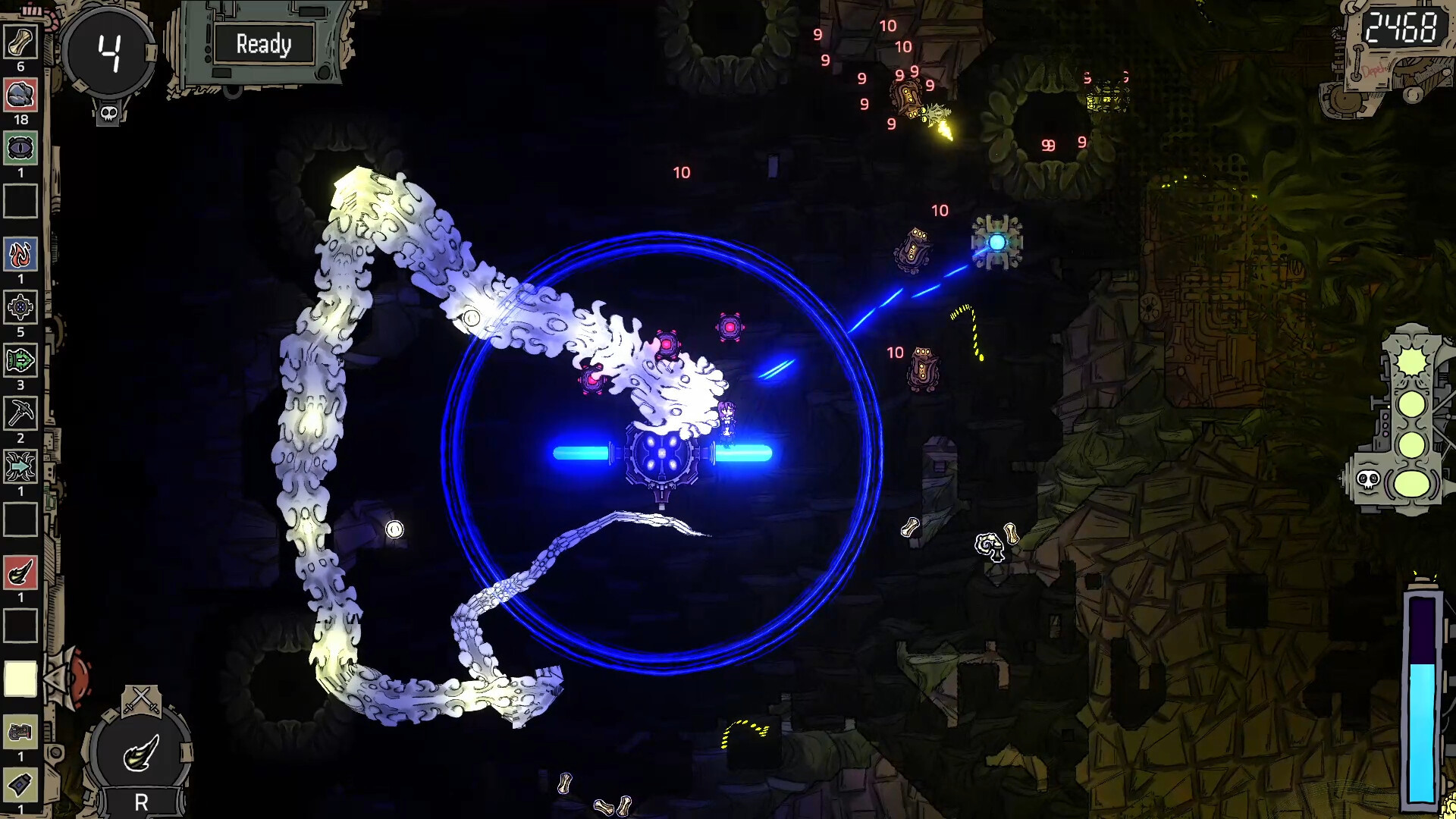Activate the red flame upgrade icon
1456x819 pixels.
pos(20,255)
